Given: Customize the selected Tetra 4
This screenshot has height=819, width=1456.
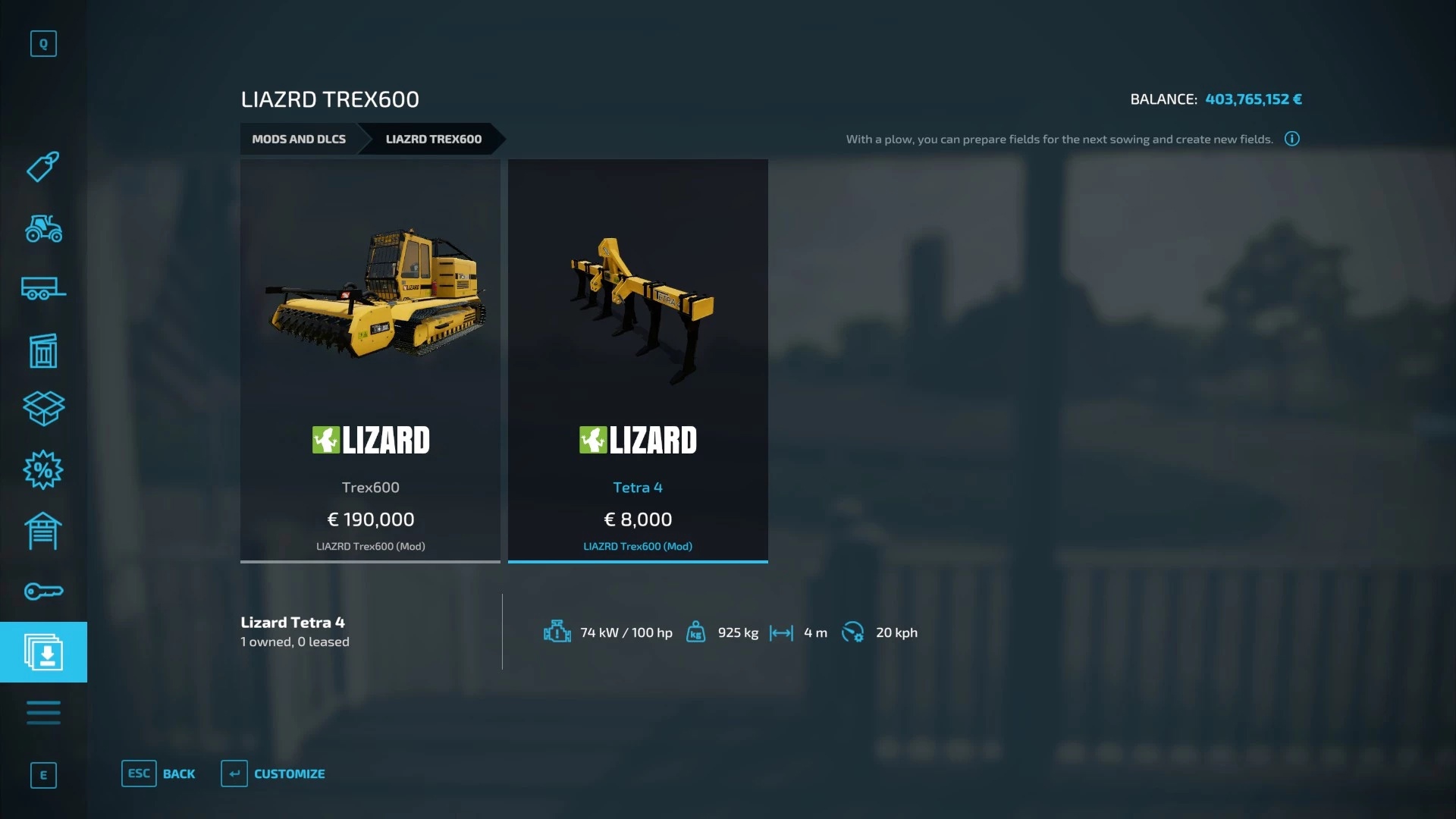Looking at the screenshot, I should (273, 773).
